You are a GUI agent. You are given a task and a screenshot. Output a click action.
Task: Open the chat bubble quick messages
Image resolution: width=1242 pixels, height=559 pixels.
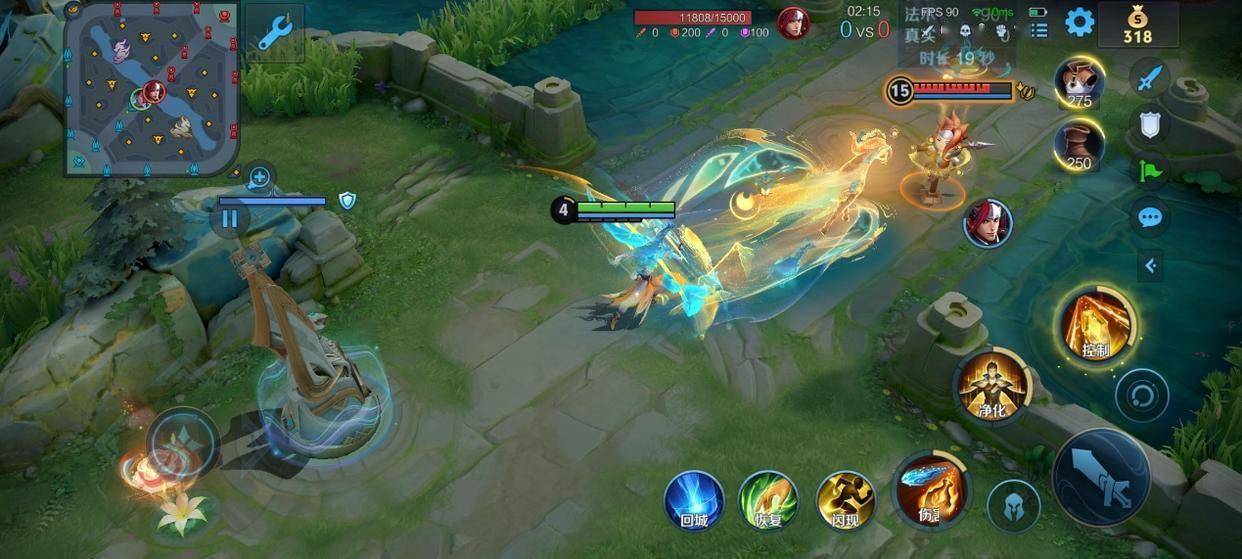click(1150, 217)
